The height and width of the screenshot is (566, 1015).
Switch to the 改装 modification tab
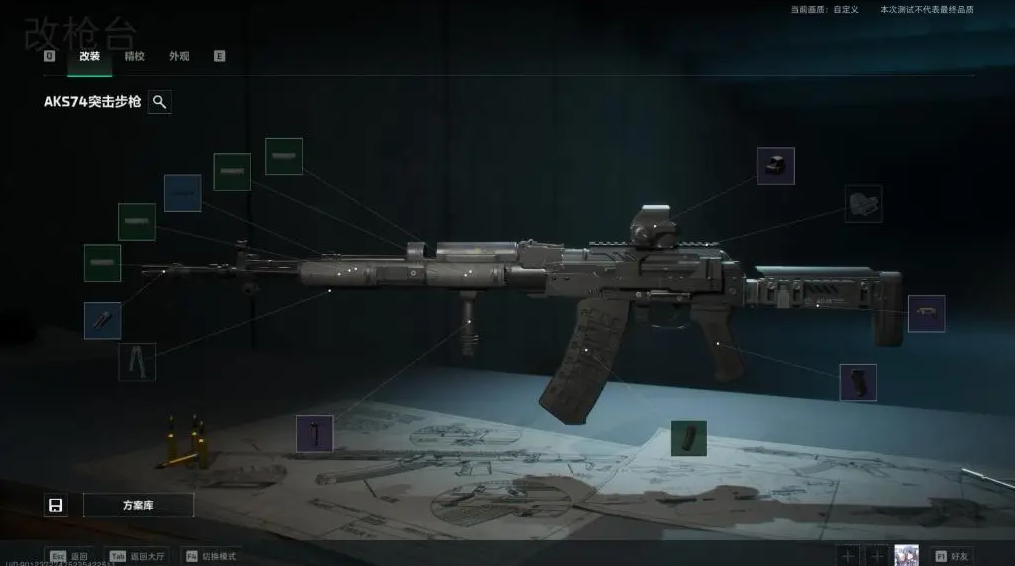[89, 57]
